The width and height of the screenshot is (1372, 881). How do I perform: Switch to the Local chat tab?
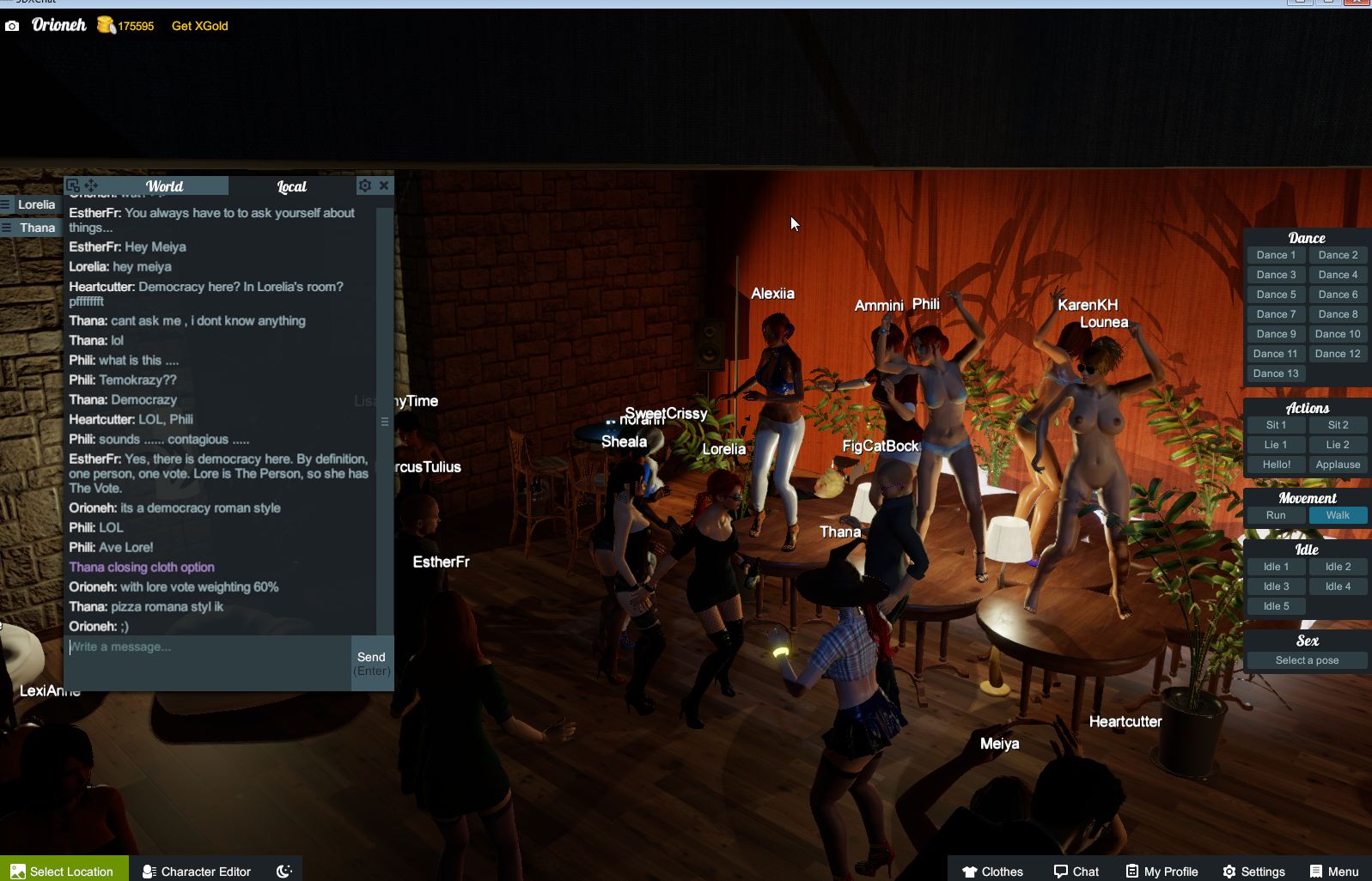point(291,185)
